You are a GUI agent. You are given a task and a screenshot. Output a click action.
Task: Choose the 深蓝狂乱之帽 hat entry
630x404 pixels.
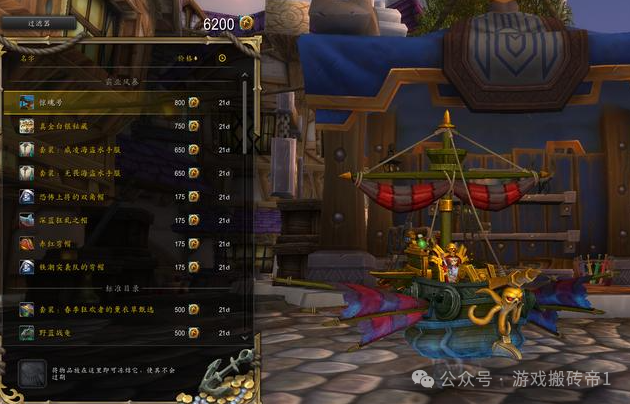(120, 220)
